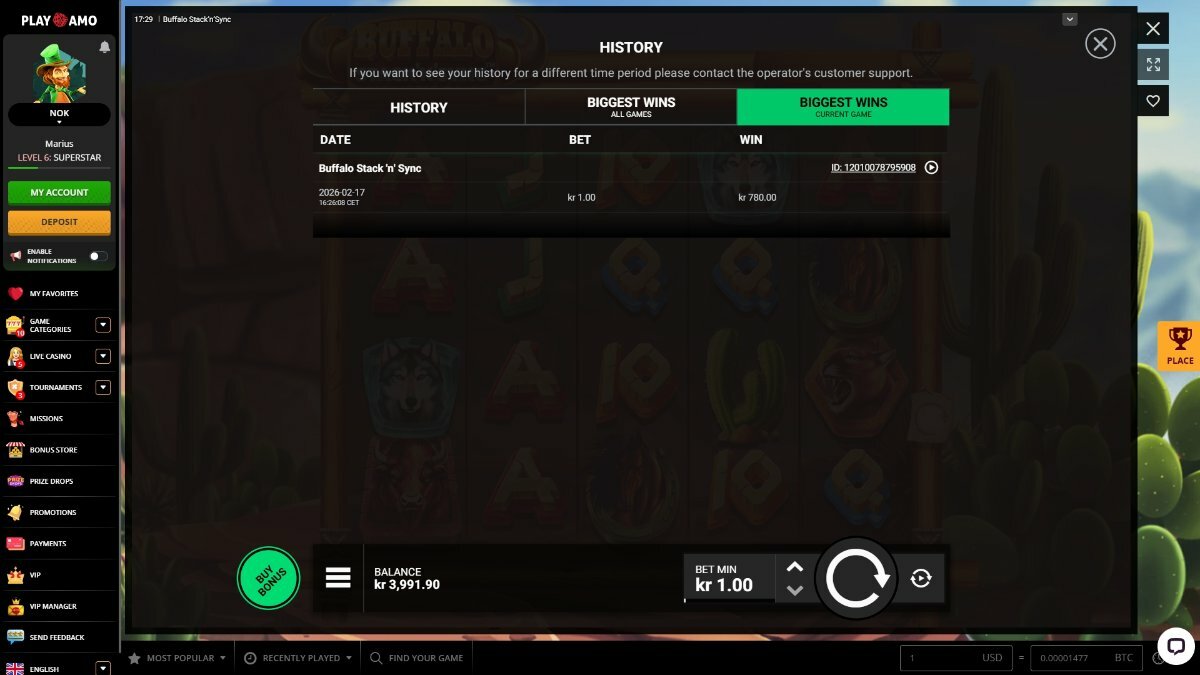Spin the reels
The width and height of the screenshot is (1200, 675).
pos(856,578)
